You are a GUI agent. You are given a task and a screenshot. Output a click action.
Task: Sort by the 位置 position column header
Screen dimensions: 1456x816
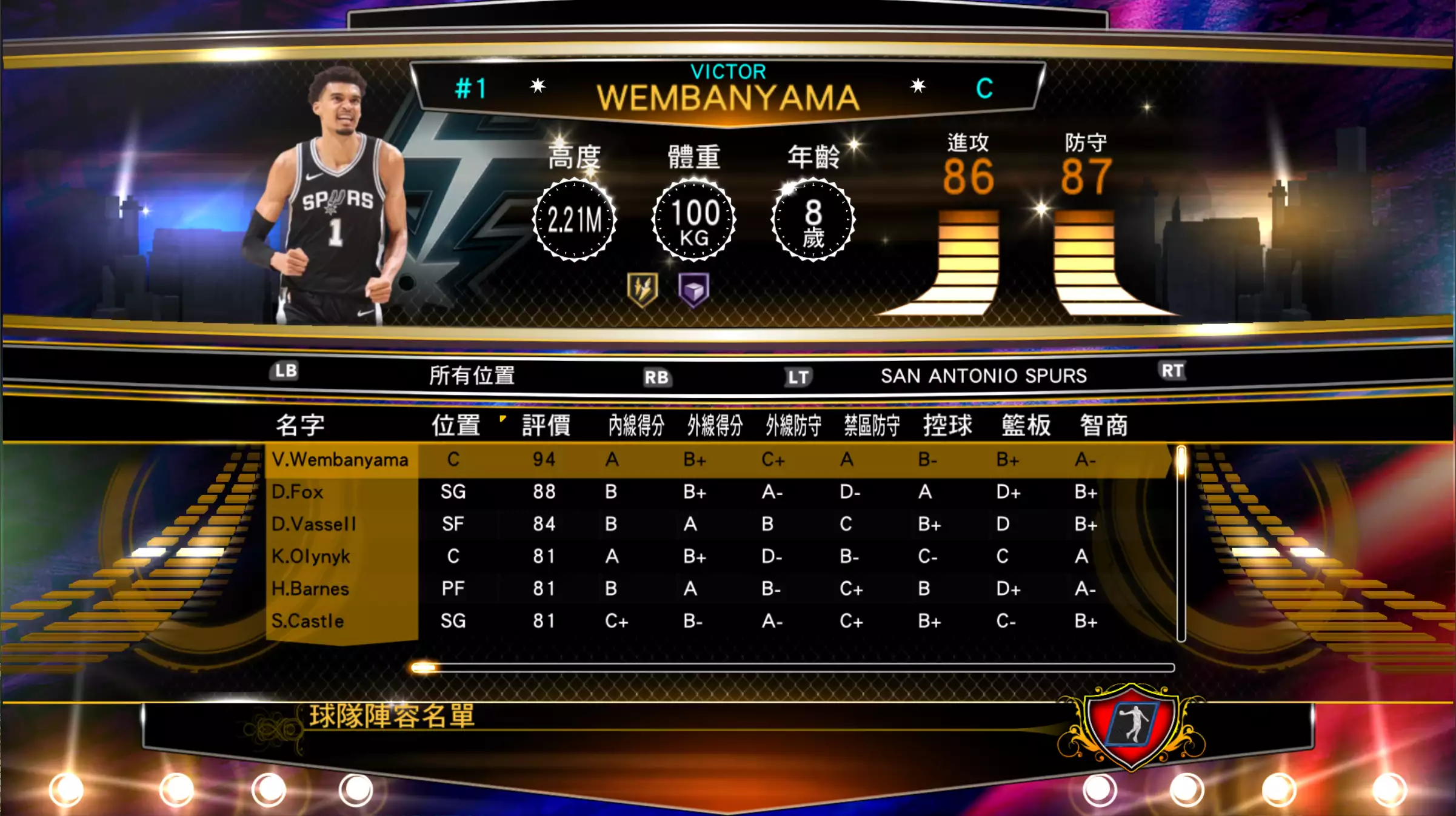456,425
